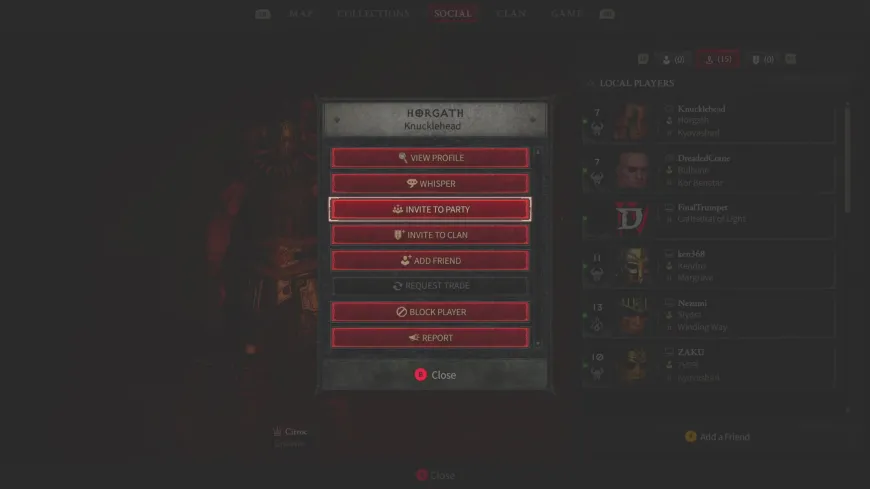Close the player options popup

435,375
